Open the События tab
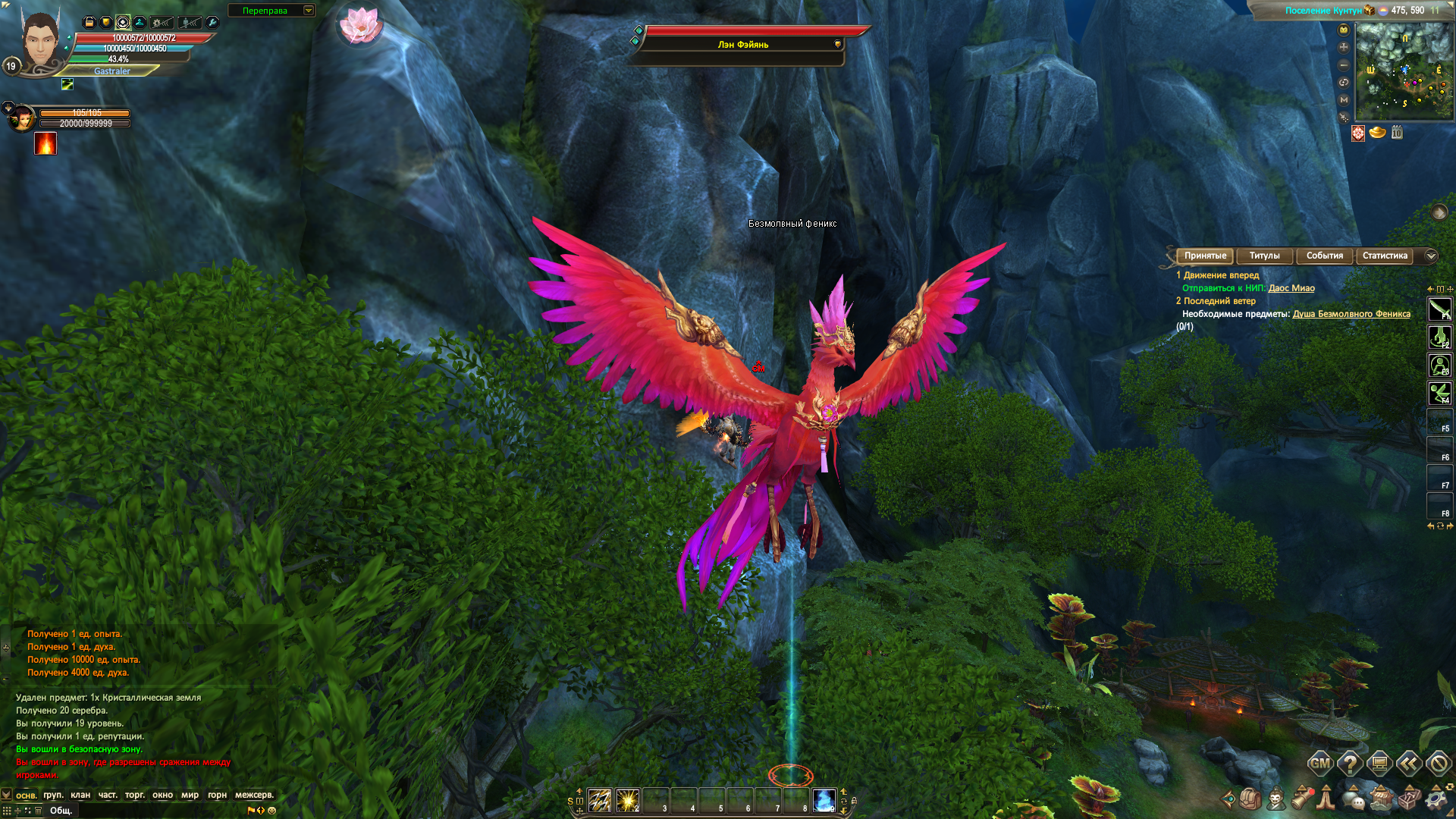 coord(1324,256)
